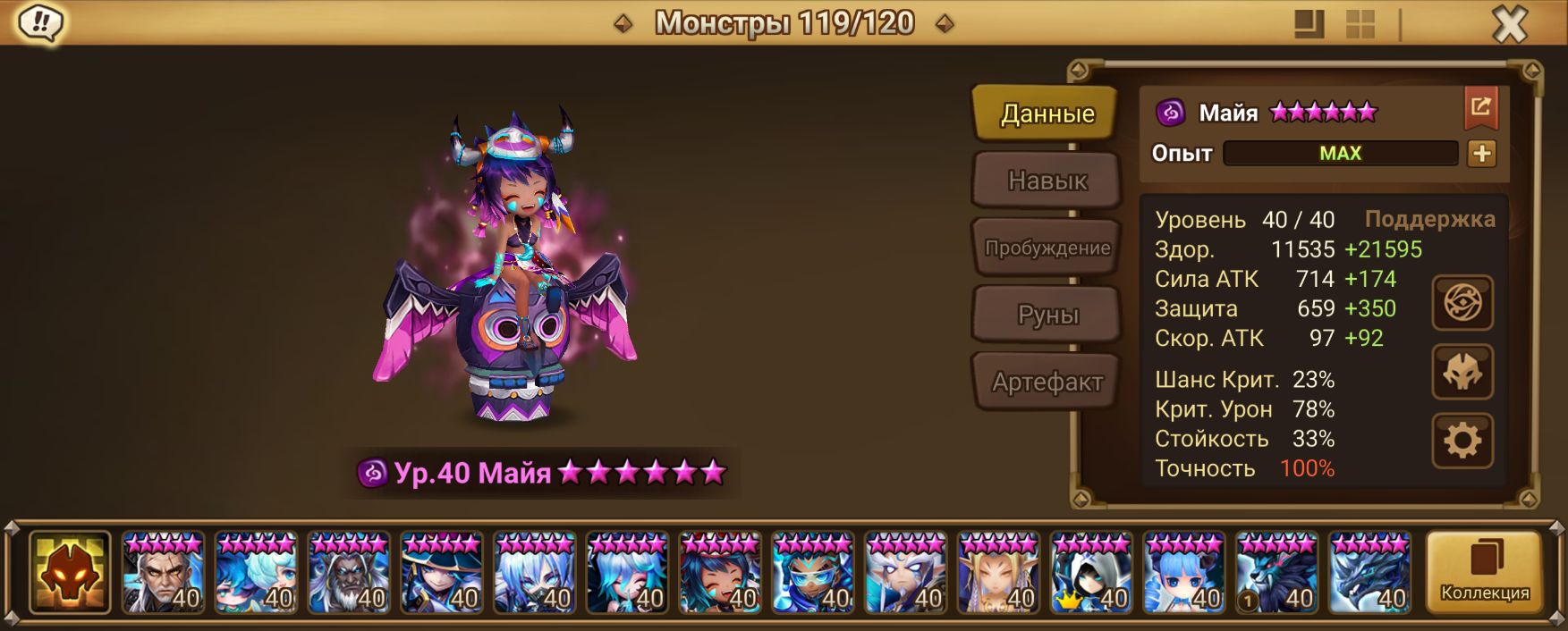Open the Артефакт tab
1568x631 pixels.
tap(1047, 382)
